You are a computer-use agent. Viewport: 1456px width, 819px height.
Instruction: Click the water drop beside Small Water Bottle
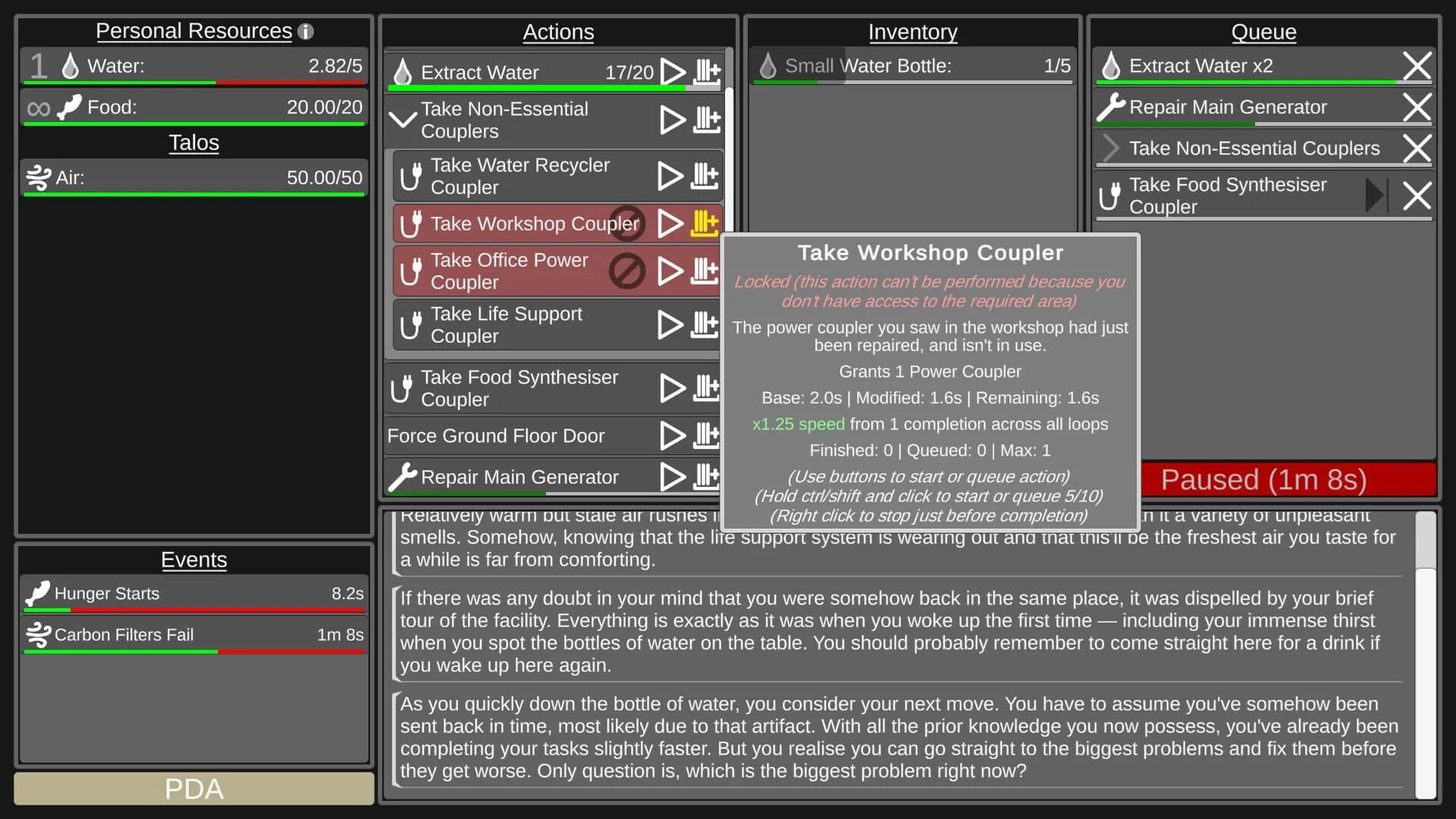point(768,66)
